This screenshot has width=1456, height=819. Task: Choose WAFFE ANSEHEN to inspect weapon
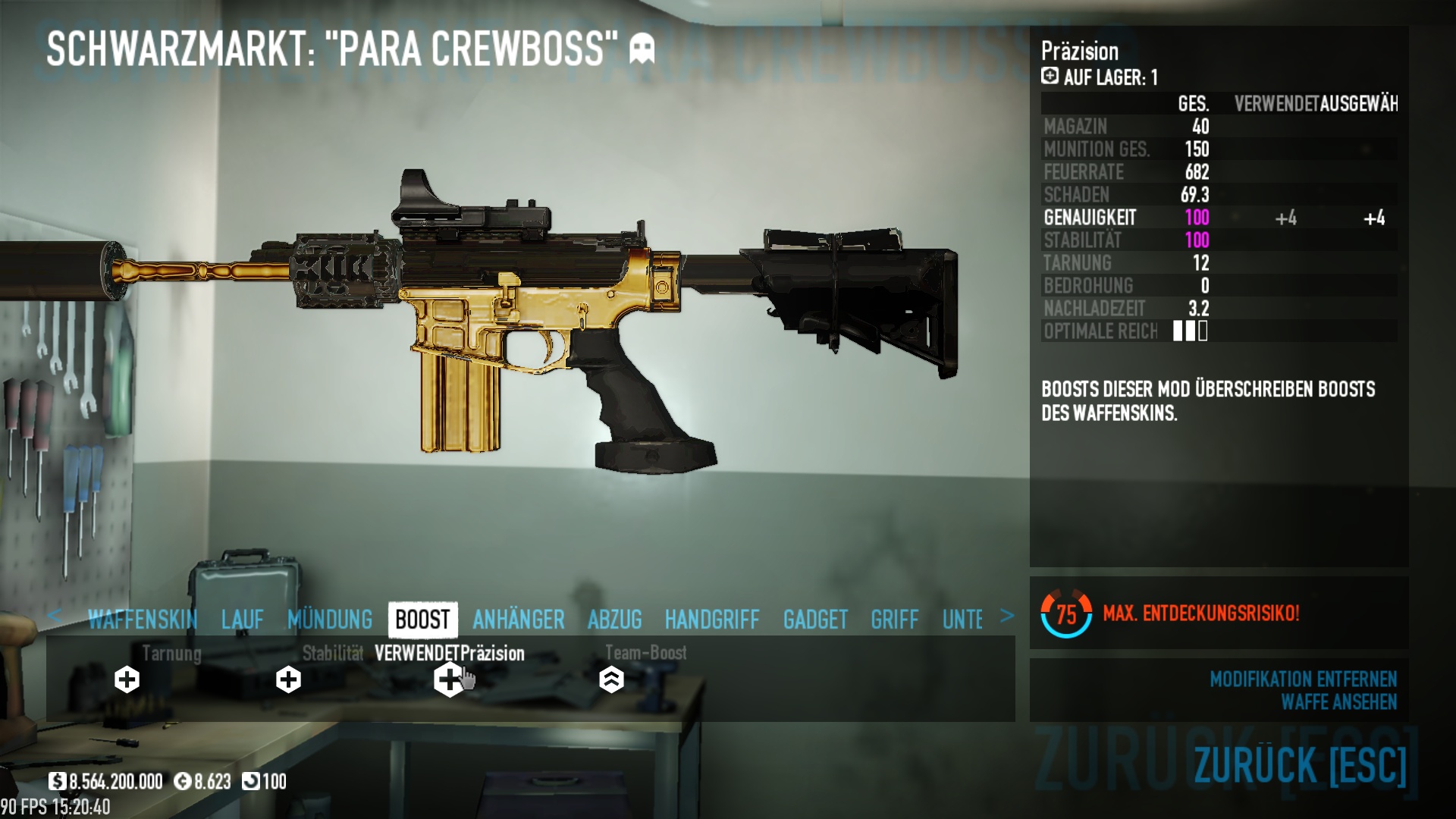pos(1338,702)
